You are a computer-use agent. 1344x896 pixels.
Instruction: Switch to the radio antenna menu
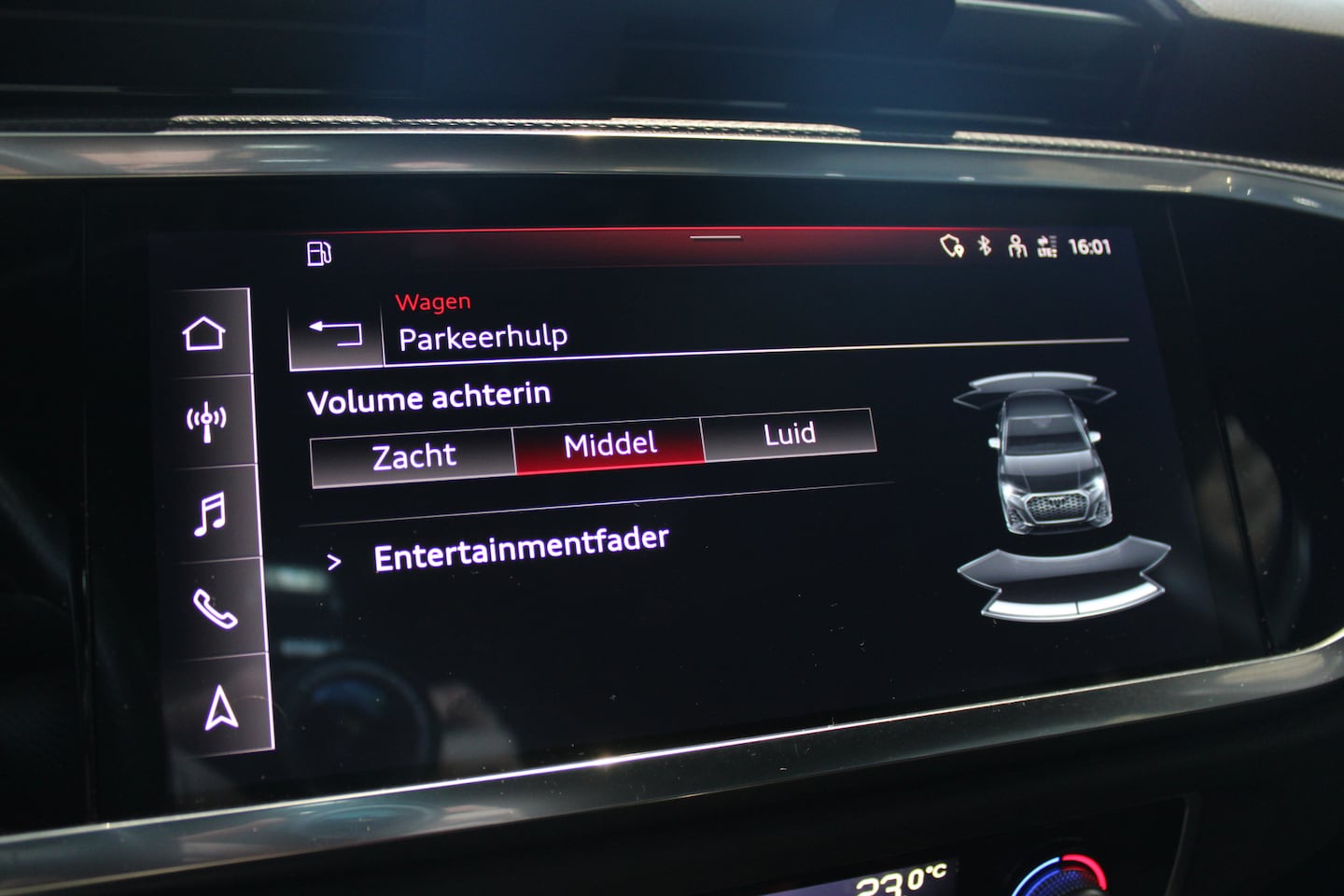tap(206, 422)
